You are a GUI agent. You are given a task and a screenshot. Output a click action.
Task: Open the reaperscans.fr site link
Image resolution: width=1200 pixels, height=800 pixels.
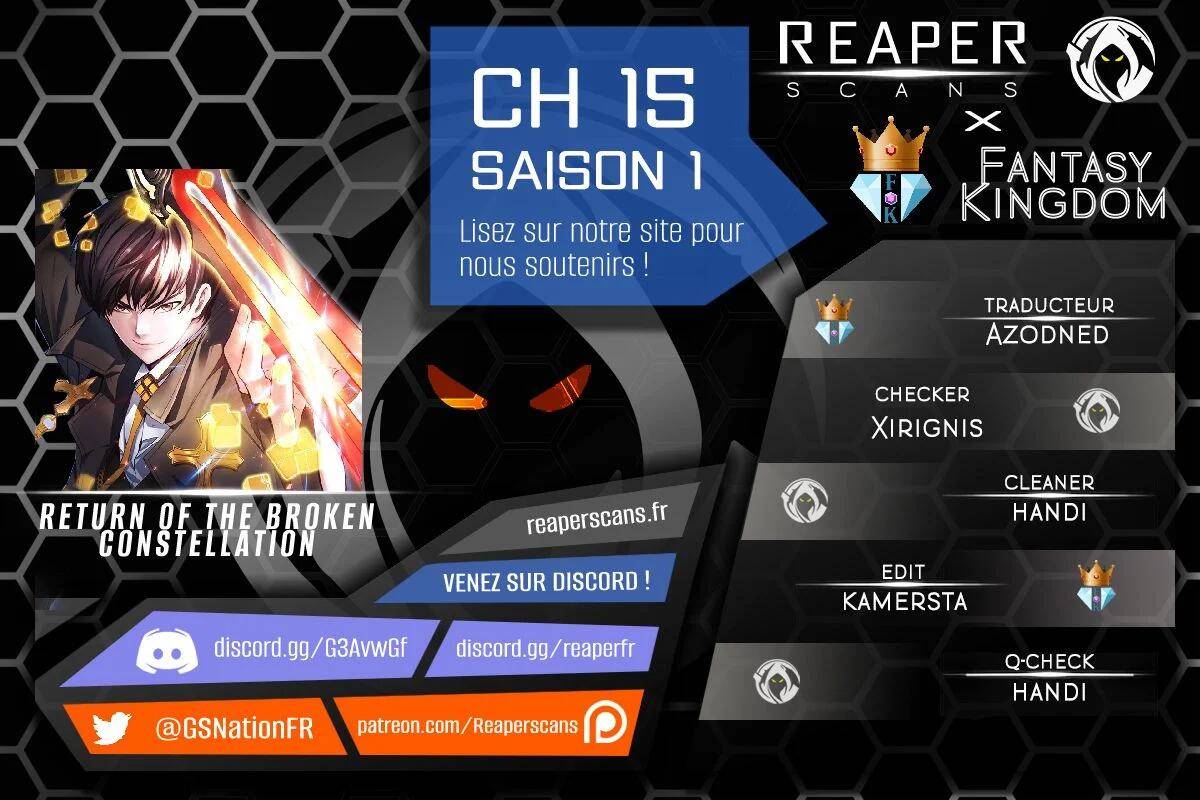click(x=595, y=520)
